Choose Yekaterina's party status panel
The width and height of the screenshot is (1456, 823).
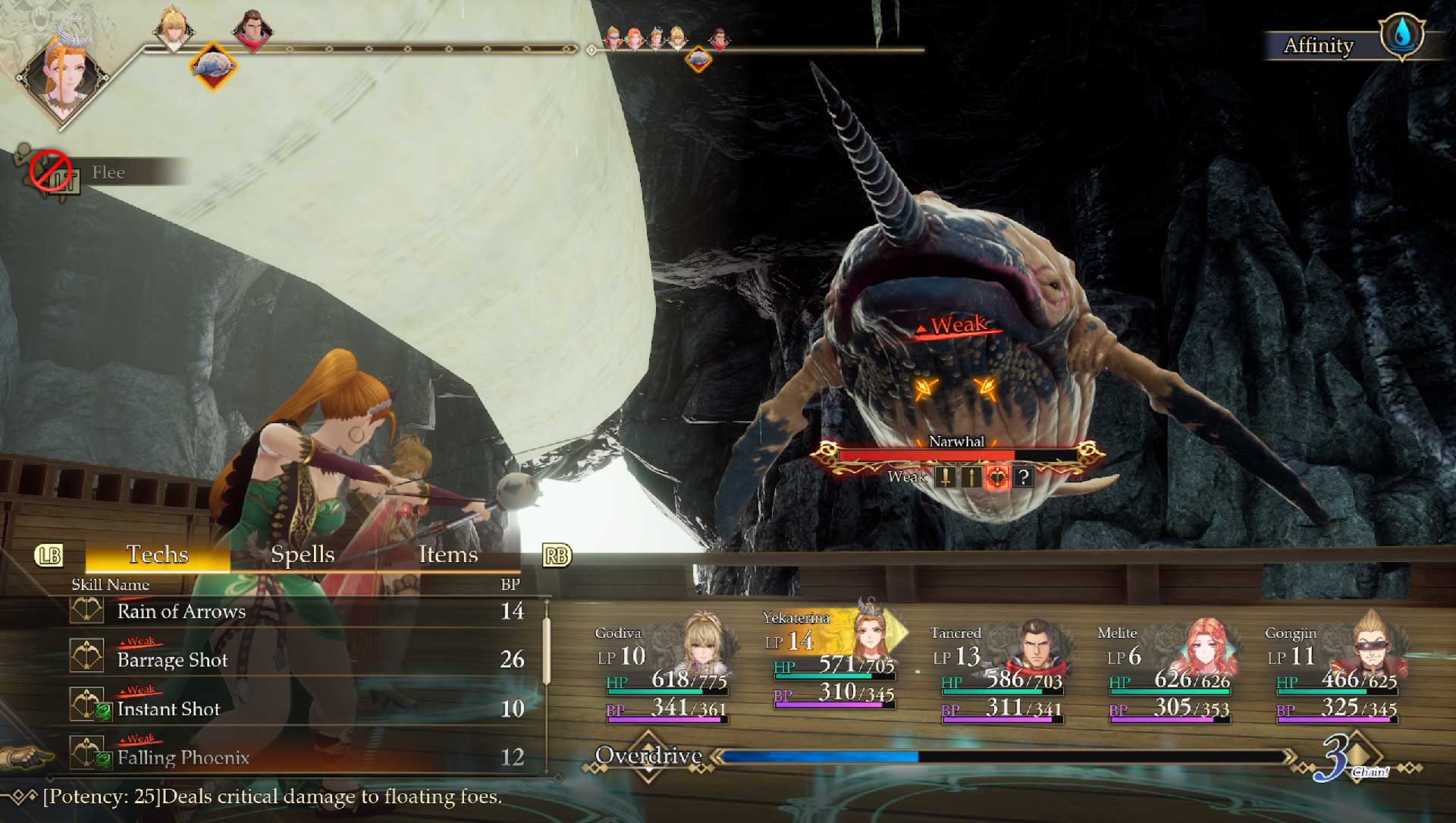click(x=832, y=661)
